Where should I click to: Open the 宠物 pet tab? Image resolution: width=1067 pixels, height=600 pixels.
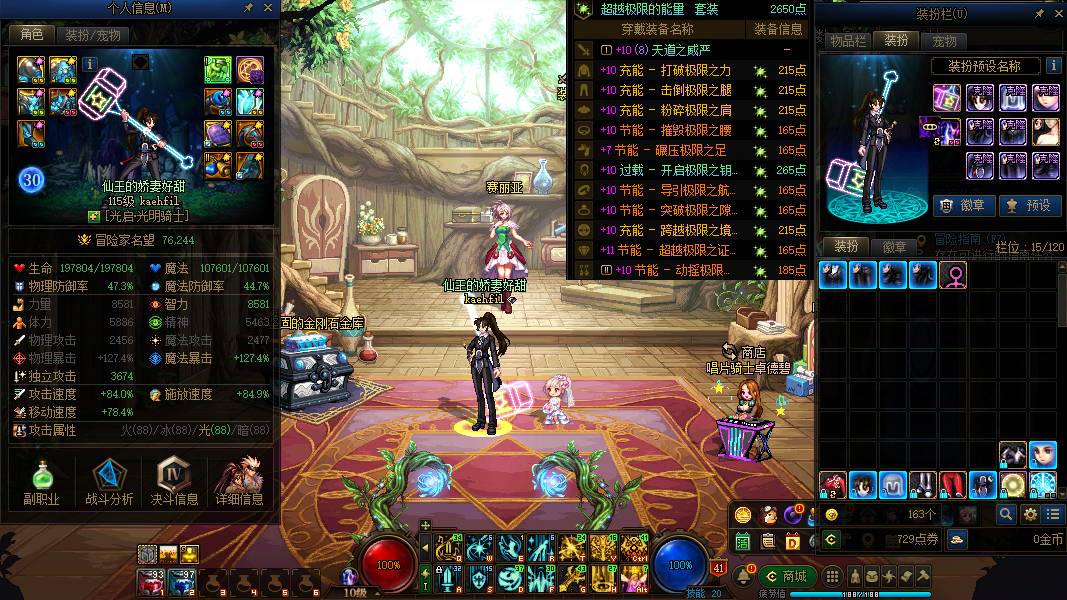coord(944,41)
